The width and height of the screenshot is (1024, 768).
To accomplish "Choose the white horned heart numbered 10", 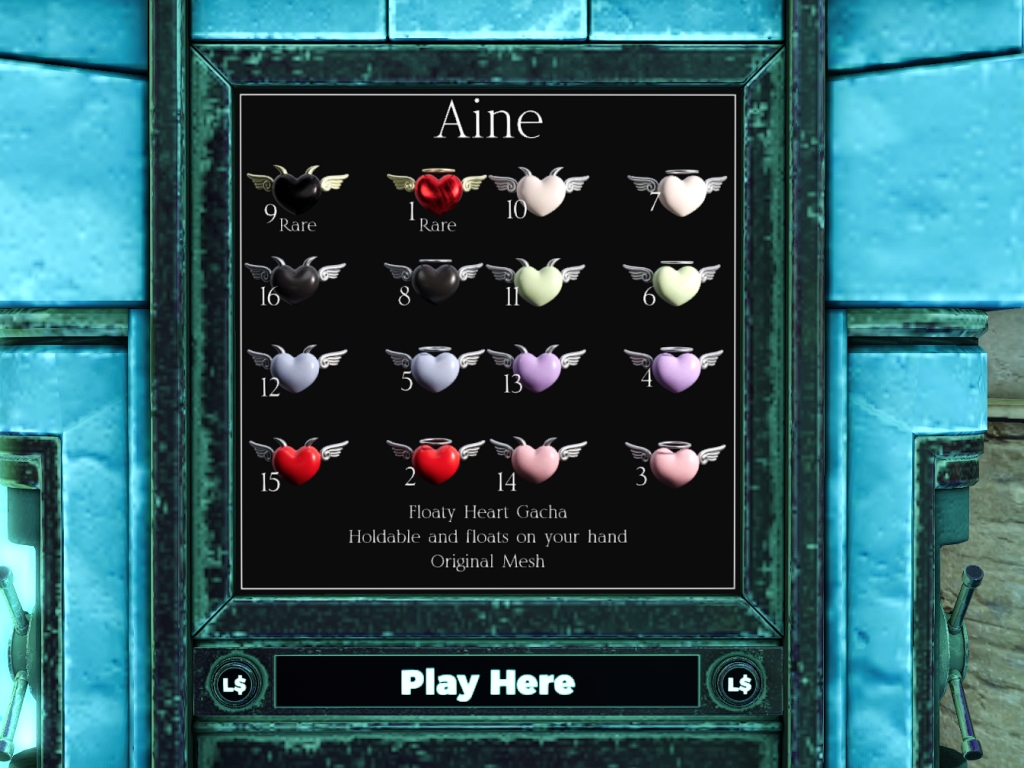I will [540, 194].
